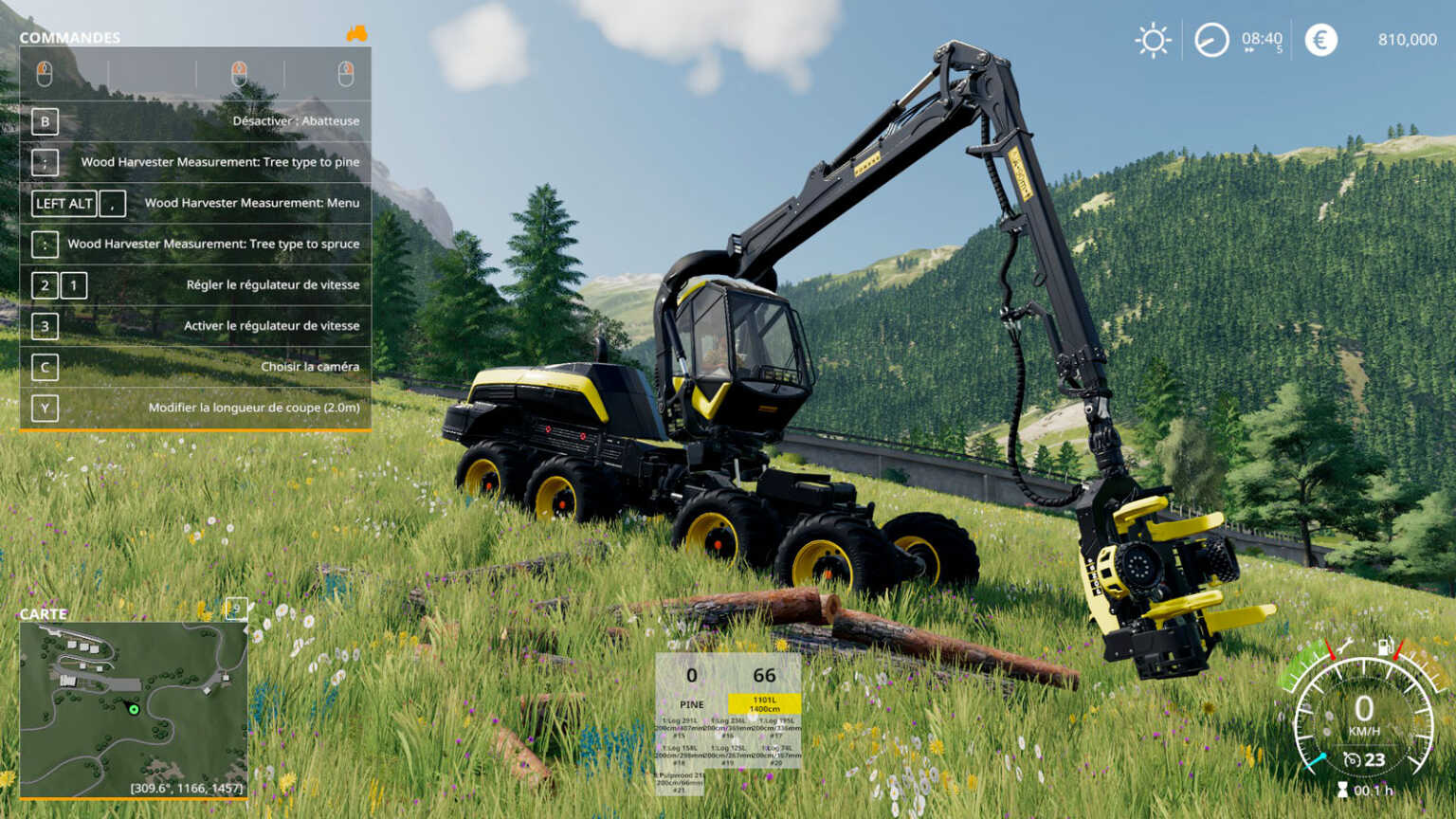Click the sun weather icon
The height and width of the screenshot is (819, 1456).
[1154, 40]
